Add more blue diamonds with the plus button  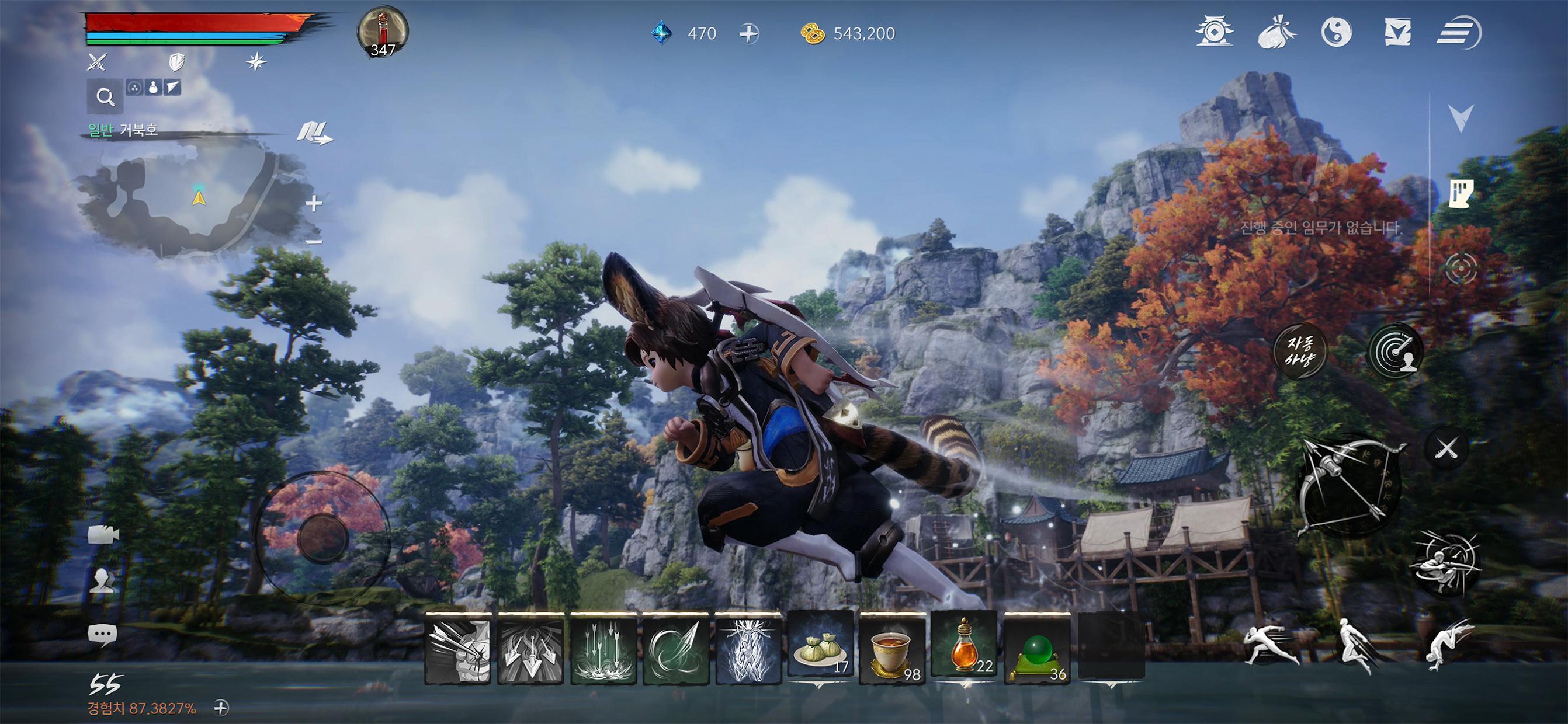[749, 33]
